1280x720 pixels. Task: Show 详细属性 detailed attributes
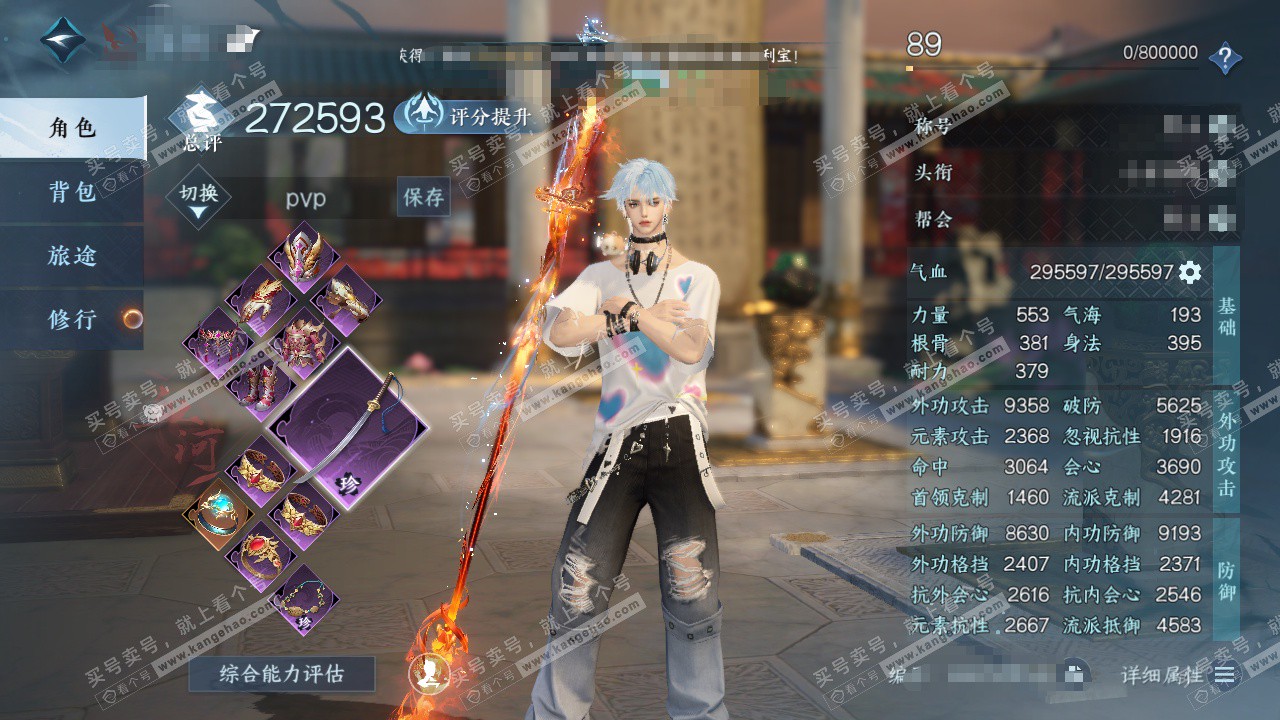click(x=1178, y=675)
